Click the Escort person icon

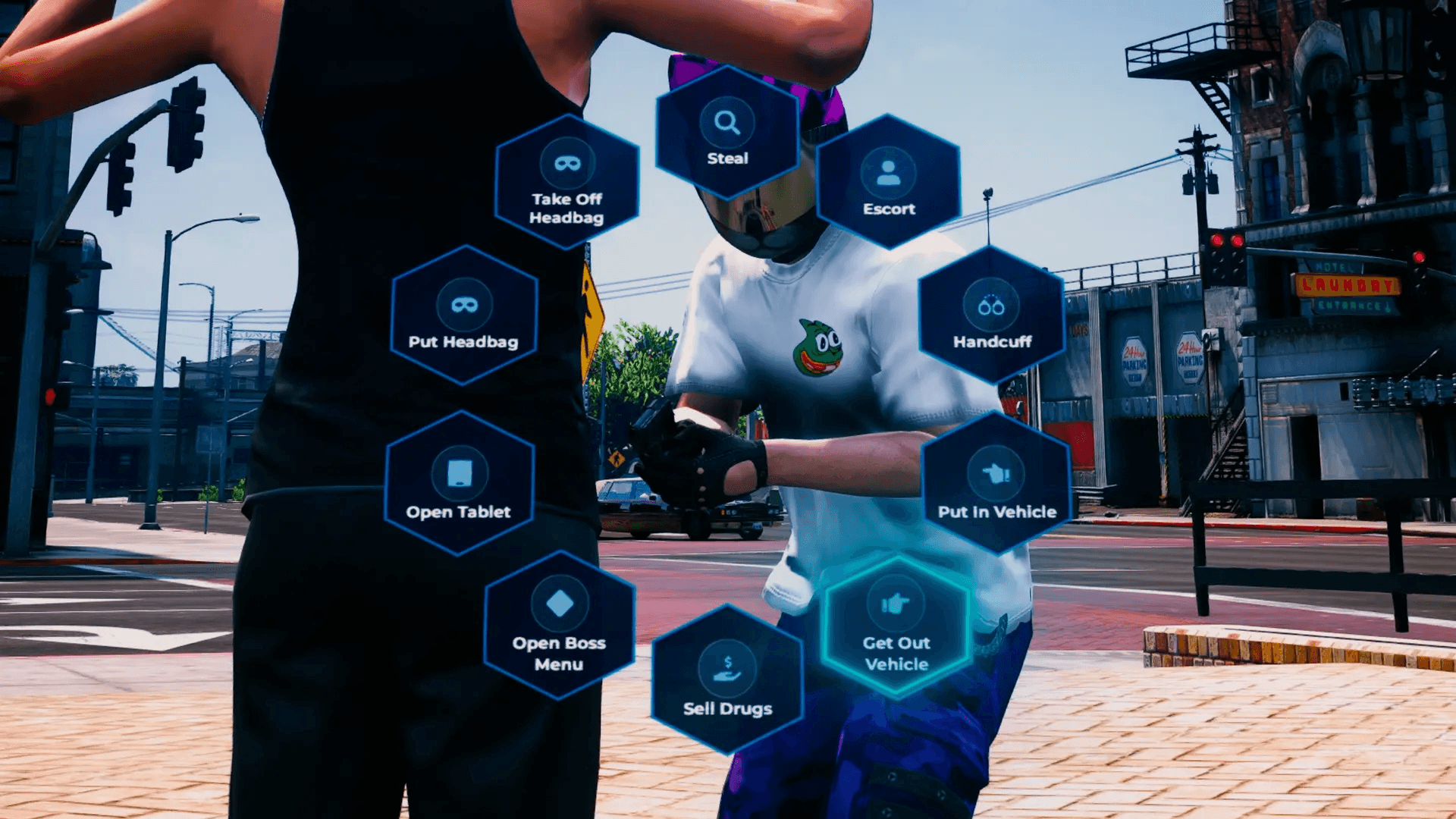click(x=889, y=172)
